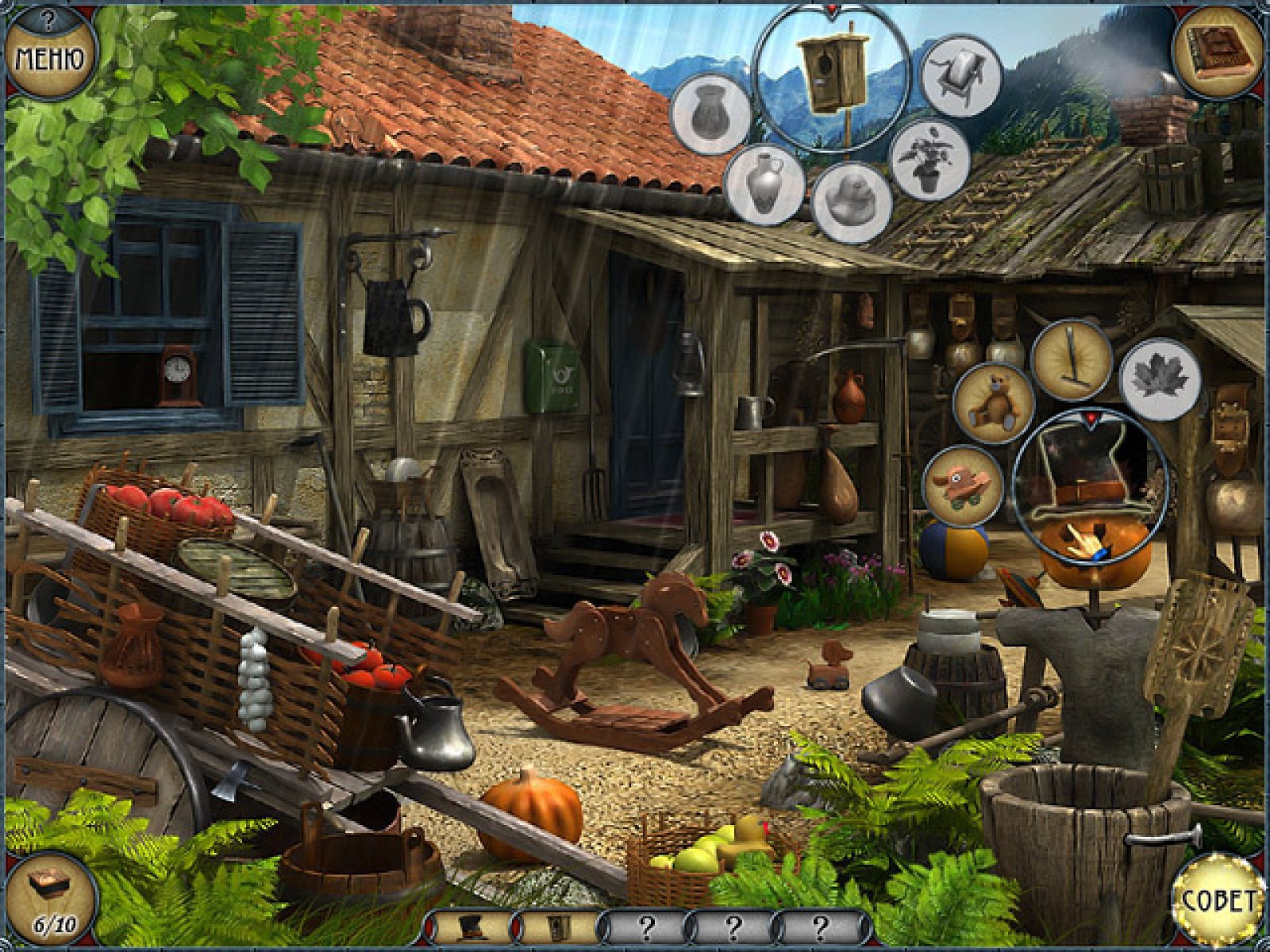Pick the grey handled jug bubble
This screenshot has width=1270, height=952.
point(764,184)
